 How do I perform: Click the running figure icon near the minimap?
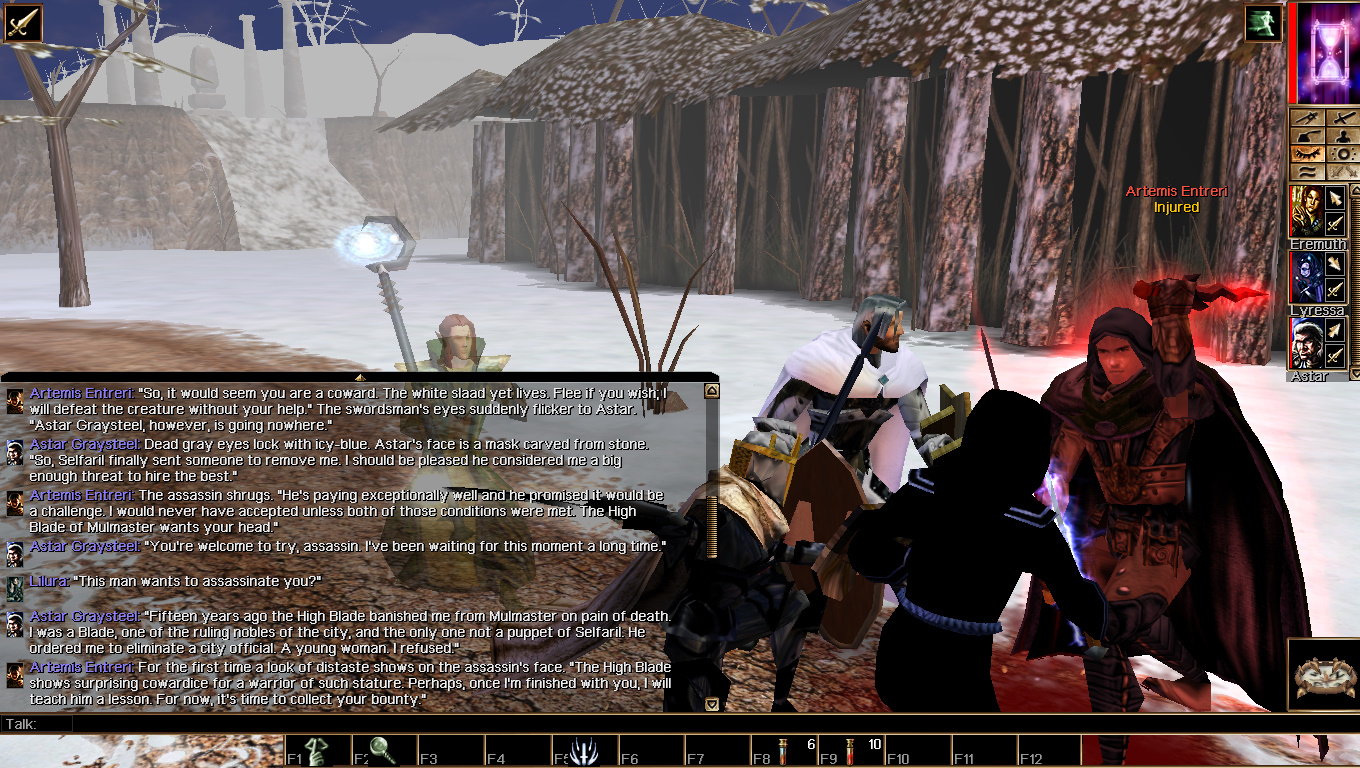coord(1262,24)
